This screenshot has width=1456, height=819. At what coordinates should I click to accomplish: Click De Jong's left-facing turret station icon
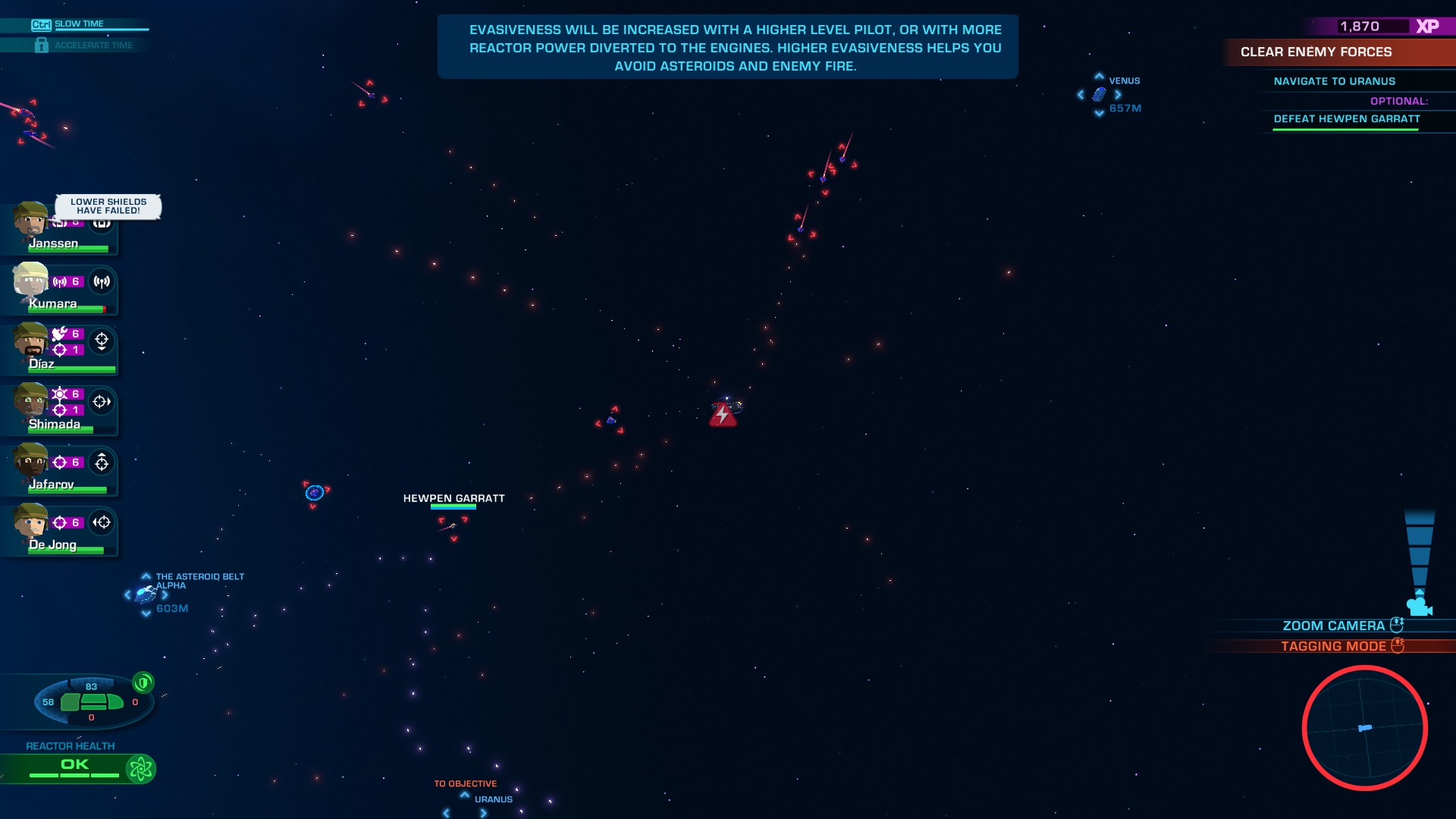[102, 522]
